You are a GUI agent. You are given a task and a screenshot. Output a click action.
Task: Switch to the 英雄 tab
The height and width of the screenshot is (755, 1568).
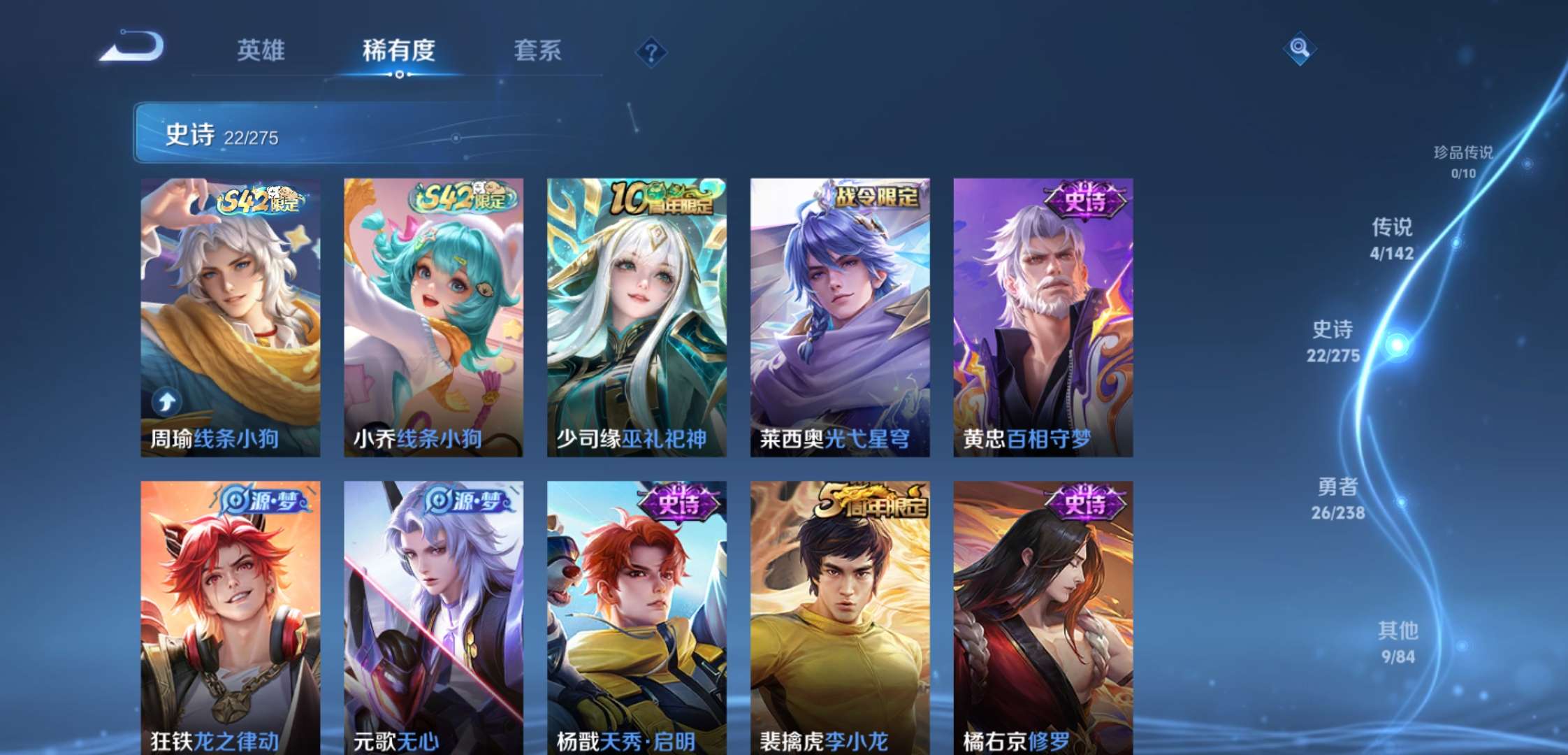point(262,50)
